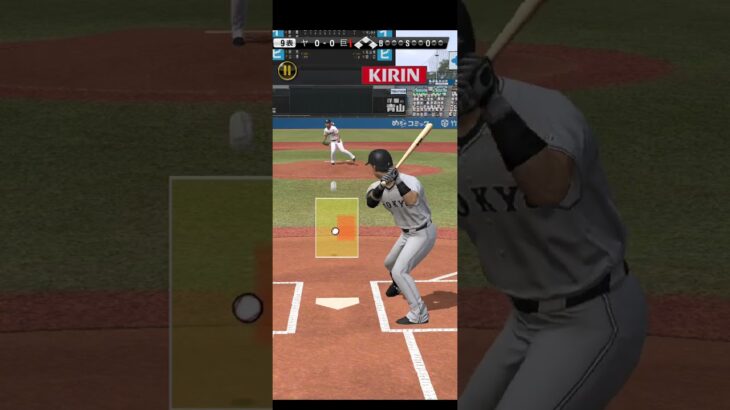Pause the game with the yellow pause button
Image resolution: width=730 pixels, height=410 pixels.
[287, 70]
